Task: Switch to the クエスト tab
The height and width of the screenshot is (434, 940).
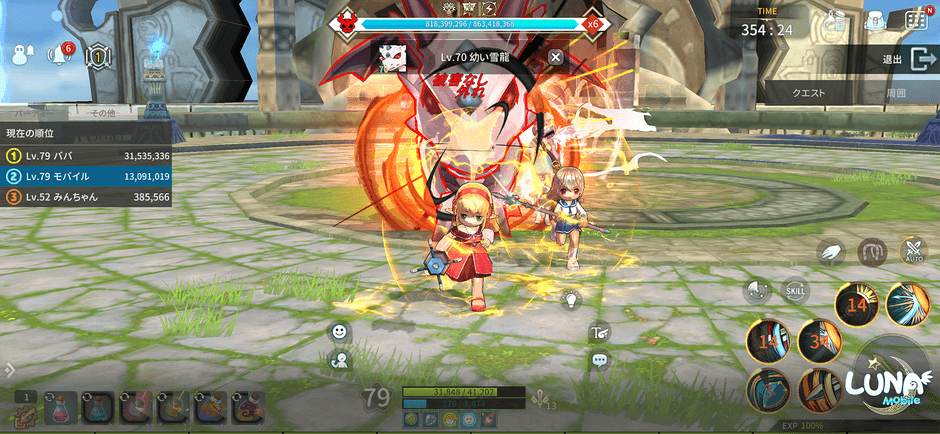Action: click(808, 92)
